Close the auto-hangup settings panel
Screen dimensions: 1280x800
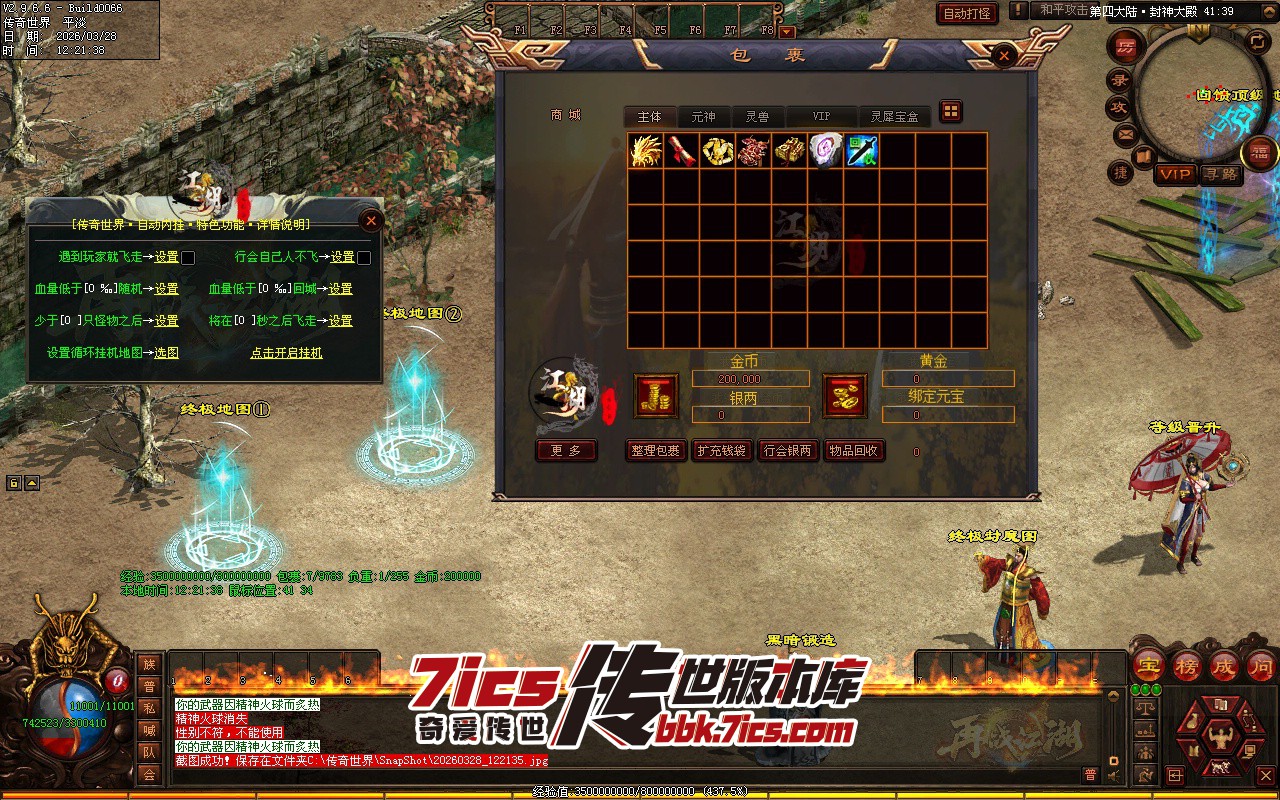click(x=371, y=220)
